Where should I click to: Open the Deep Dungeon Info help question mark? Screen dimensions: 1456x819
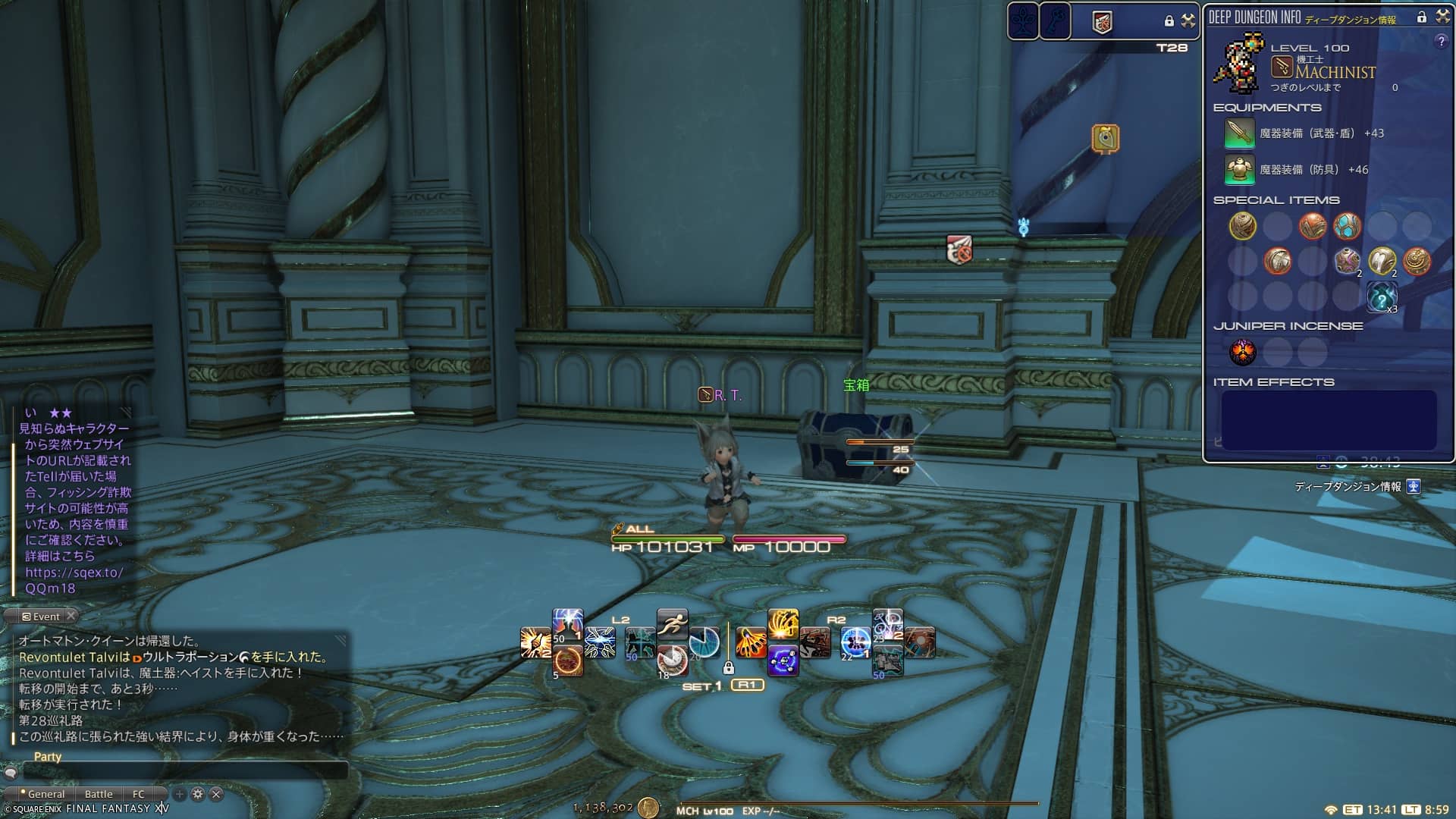coord(1441,42)
